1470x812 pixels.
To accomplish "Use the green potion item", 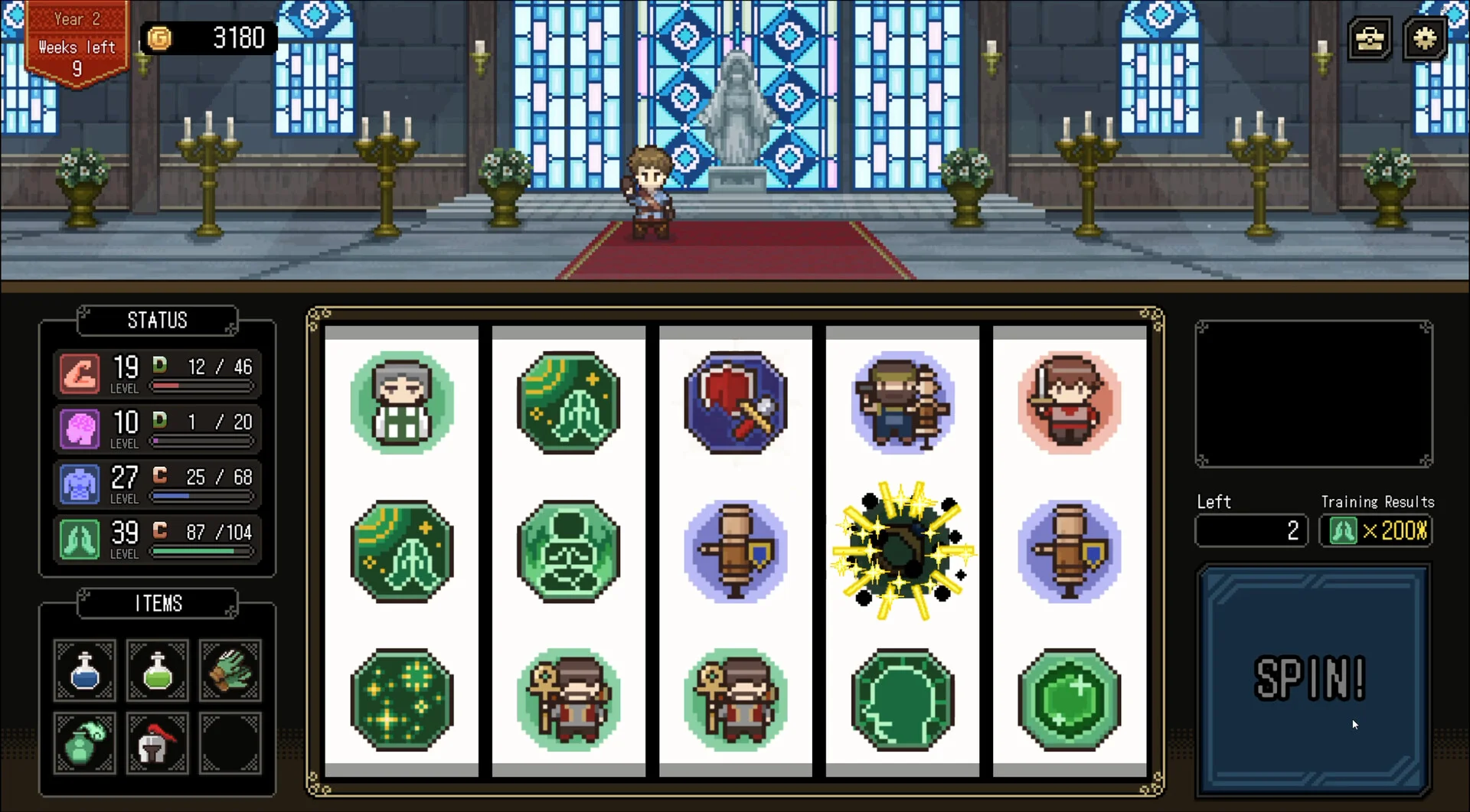I will pos(158,670).
